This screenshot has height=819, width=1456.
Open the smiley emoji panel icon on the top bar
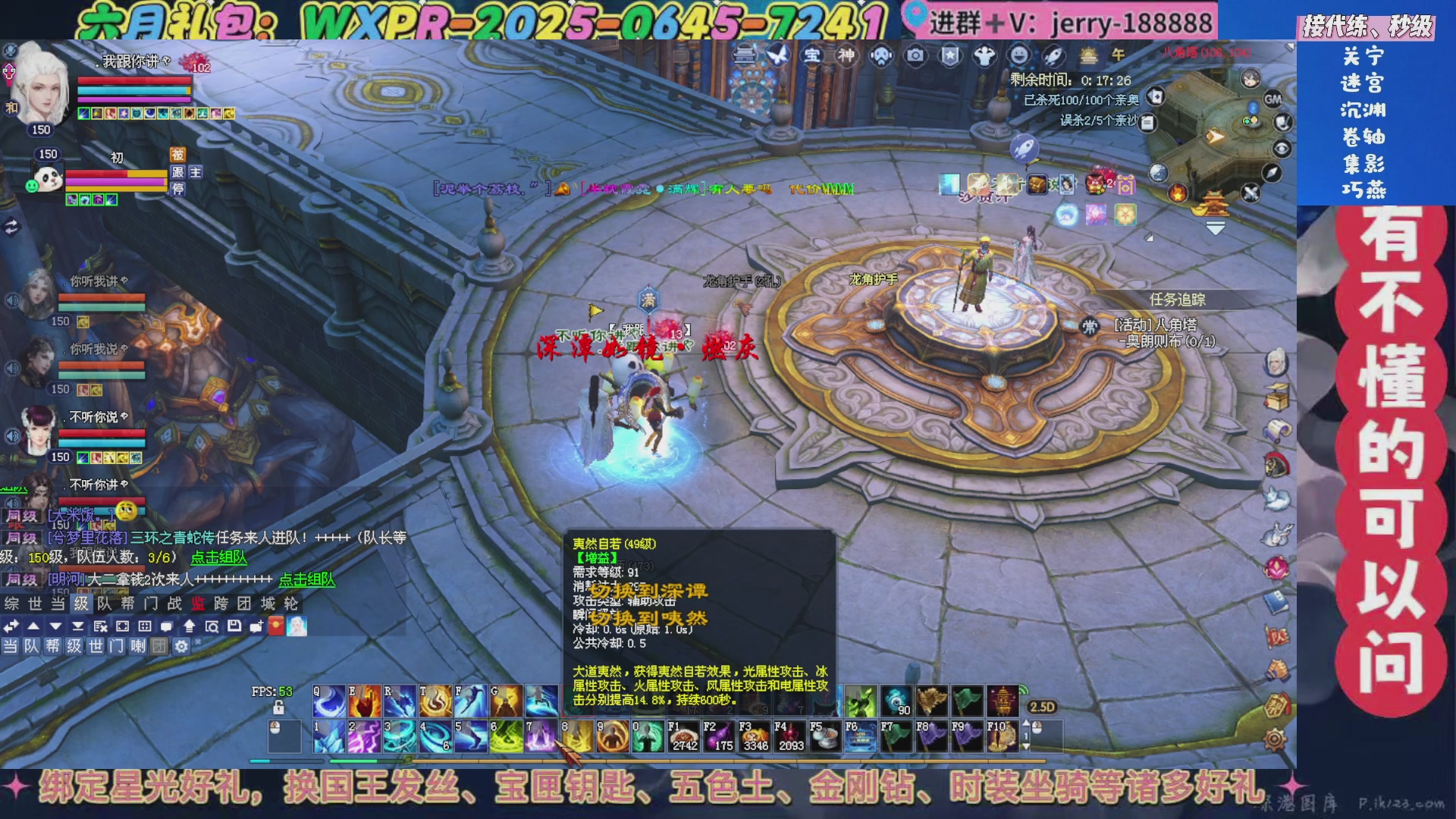click(1018, 55)
